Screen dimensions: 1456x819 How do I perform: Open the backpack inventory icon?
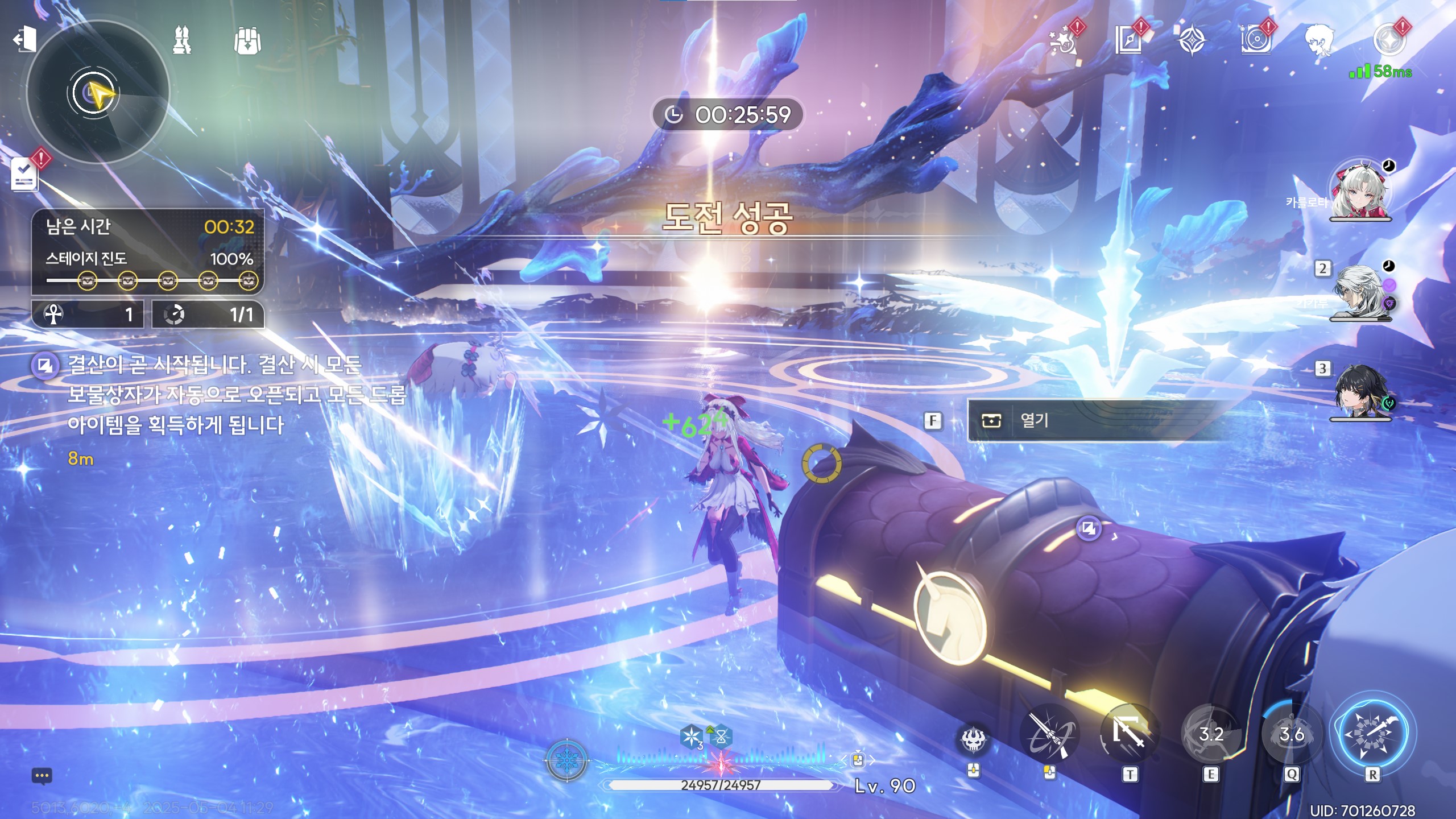point(247,41)
